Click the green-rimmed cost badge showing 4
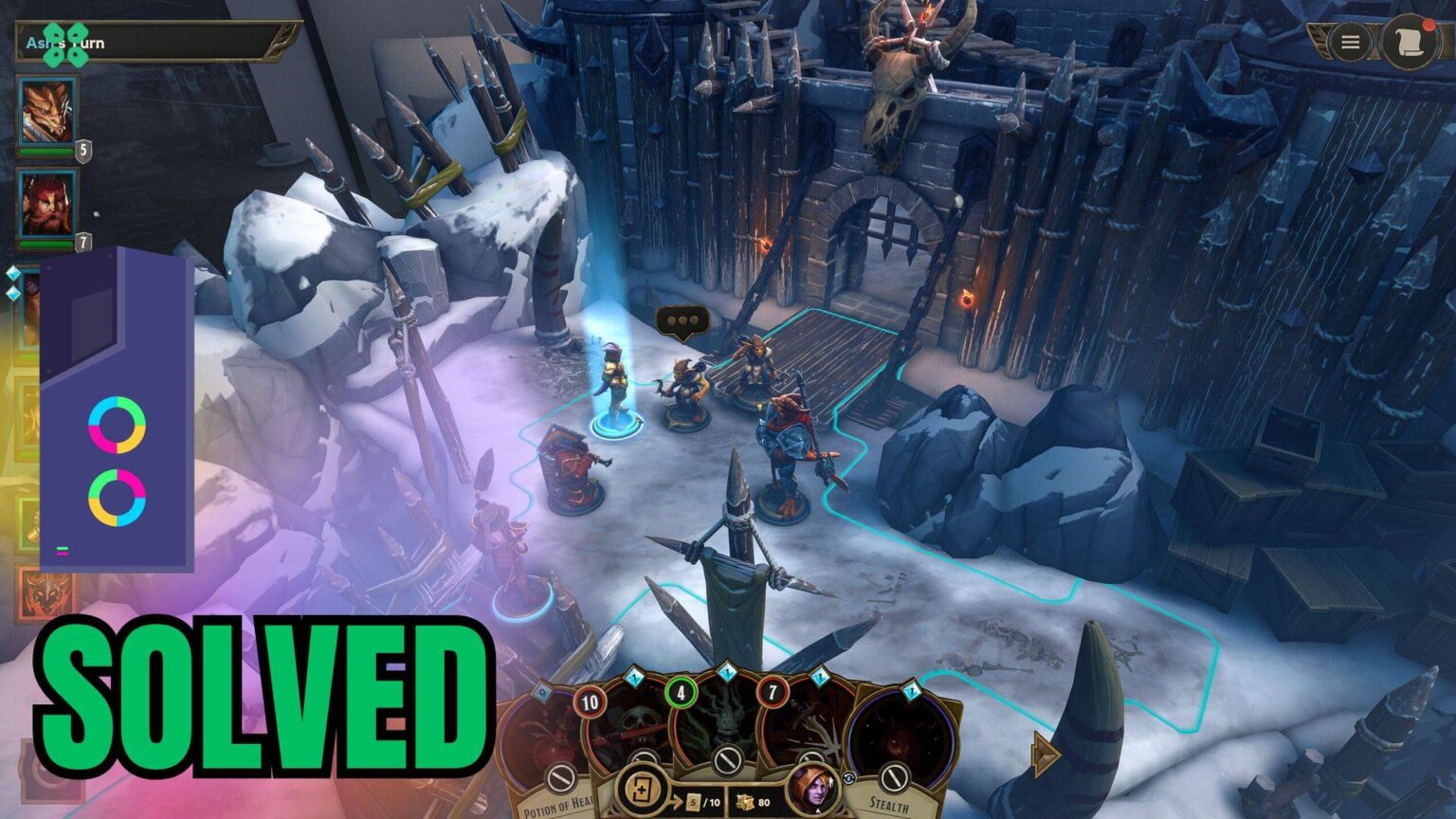The image size is (1456, 819). tap(681, 692)
